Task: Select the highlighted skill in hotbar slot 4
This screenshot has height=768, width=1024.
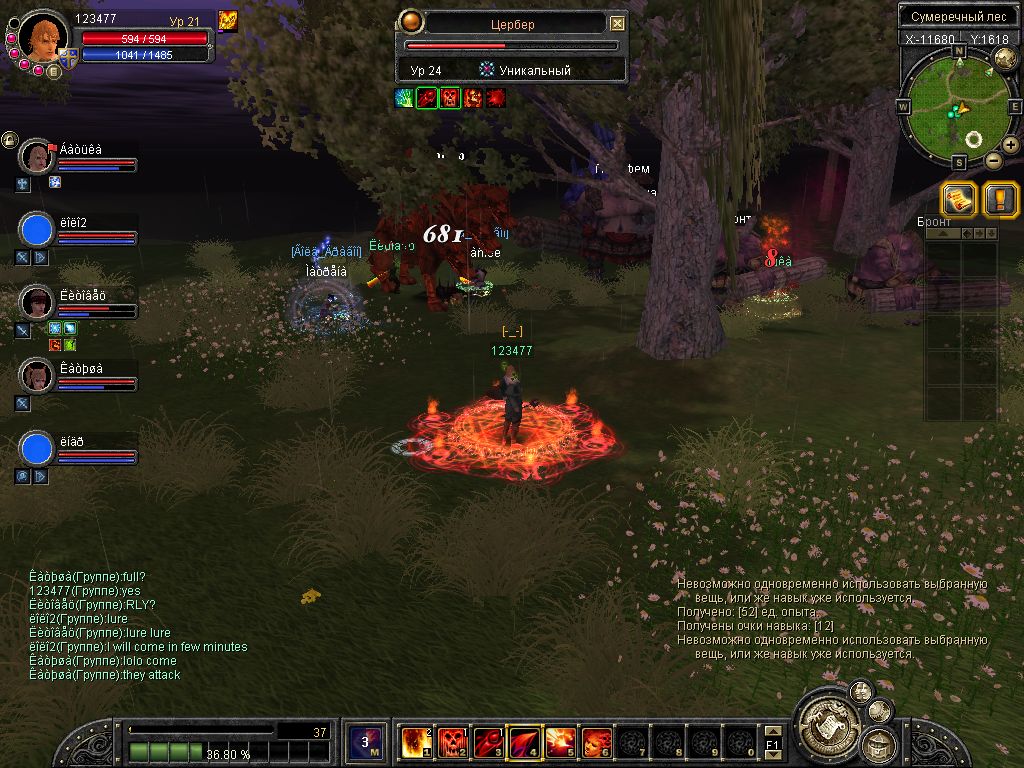Action: 524,742
